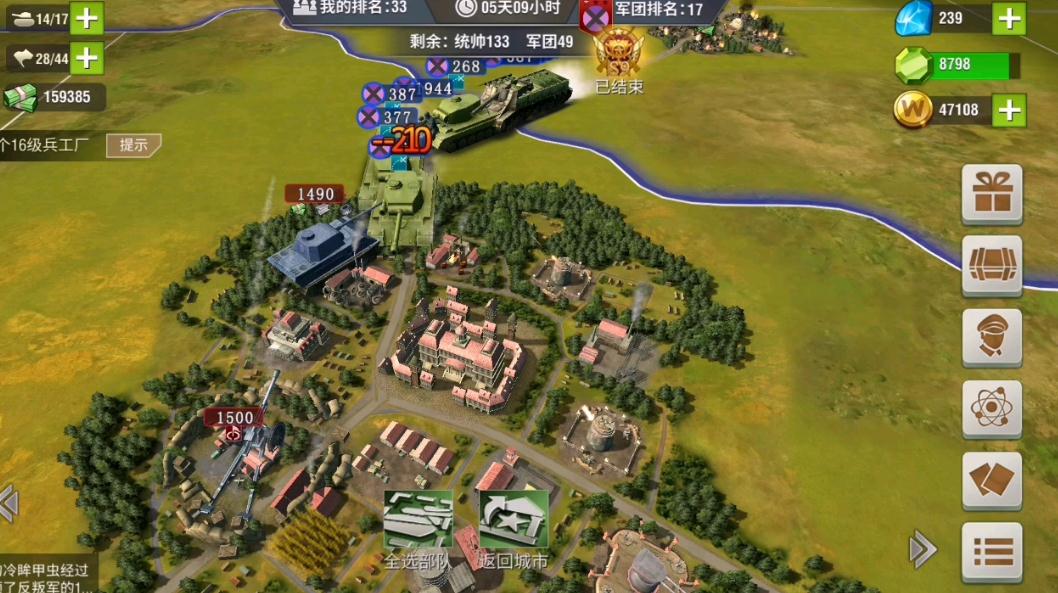The width and height of the screenshot is (1058, 593).
Task: Open the treasure chest menu
Action: click(991, 265)
